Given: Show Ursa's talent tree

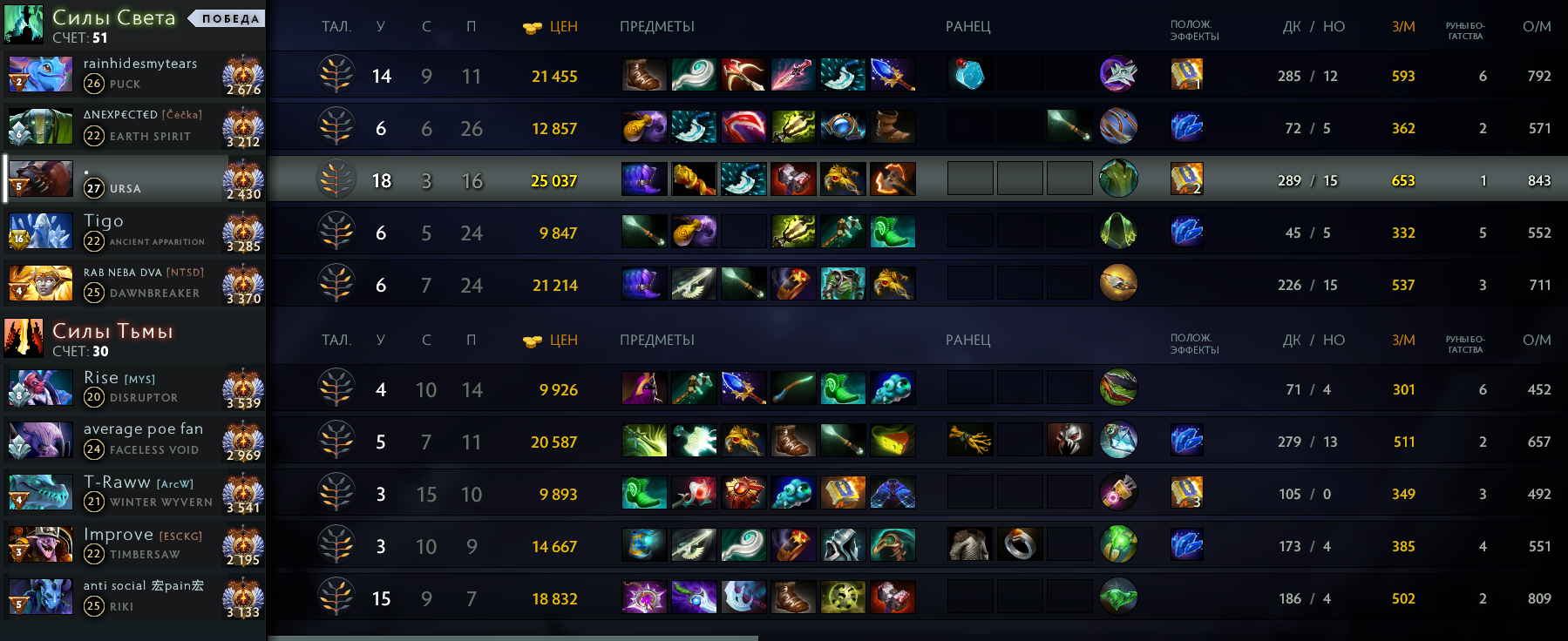Looking at the screenshot, I should [336, 179].
